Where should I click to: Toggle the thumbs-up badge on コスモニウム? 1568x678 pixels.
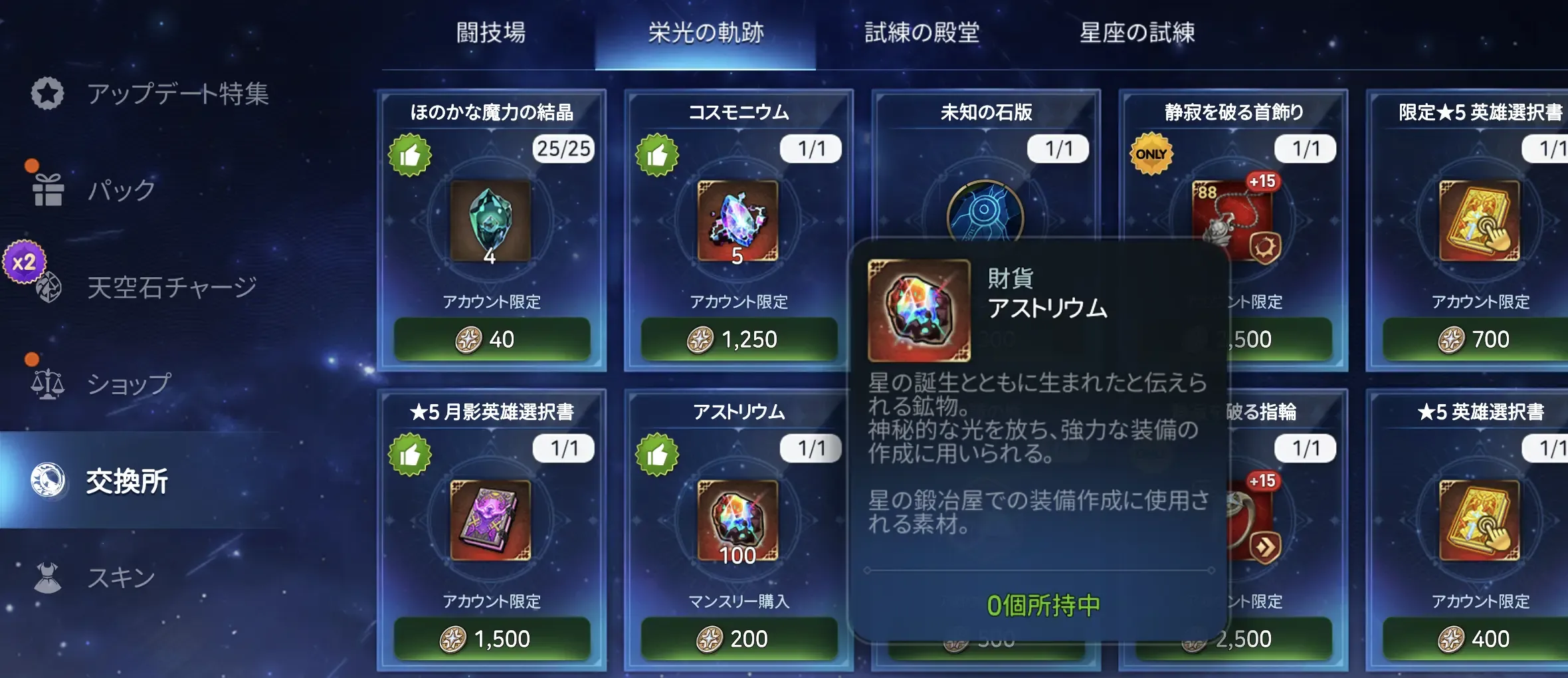[x=658, y=154]
